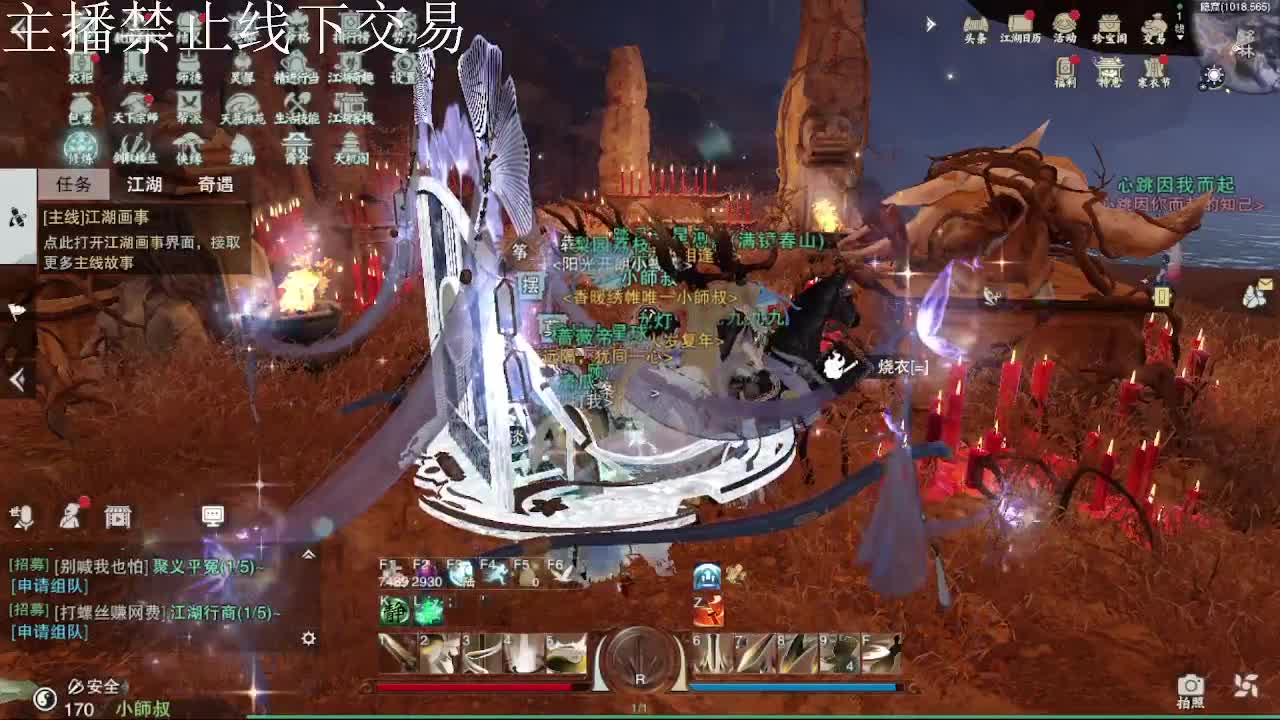The height and width of the screenshot is (720, 1280).
Task: Open the 宠物 pet icon
Action: coord(241,145)
